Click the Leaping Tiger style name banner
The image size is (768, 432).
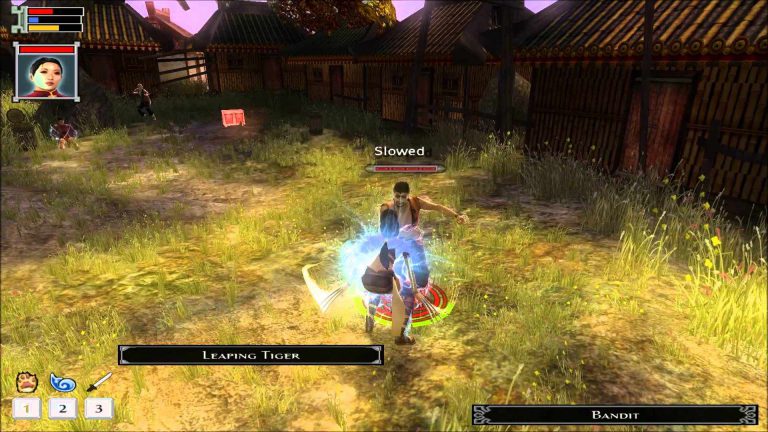[x=250, y=355]
